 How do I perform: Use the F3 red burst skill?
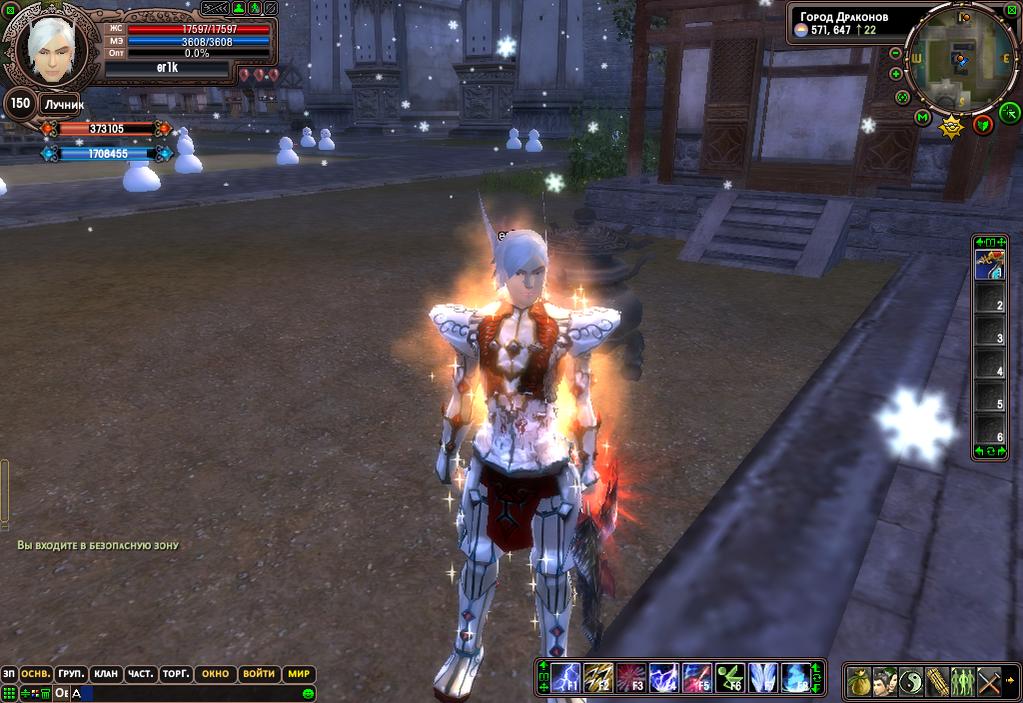pos(631,678)
